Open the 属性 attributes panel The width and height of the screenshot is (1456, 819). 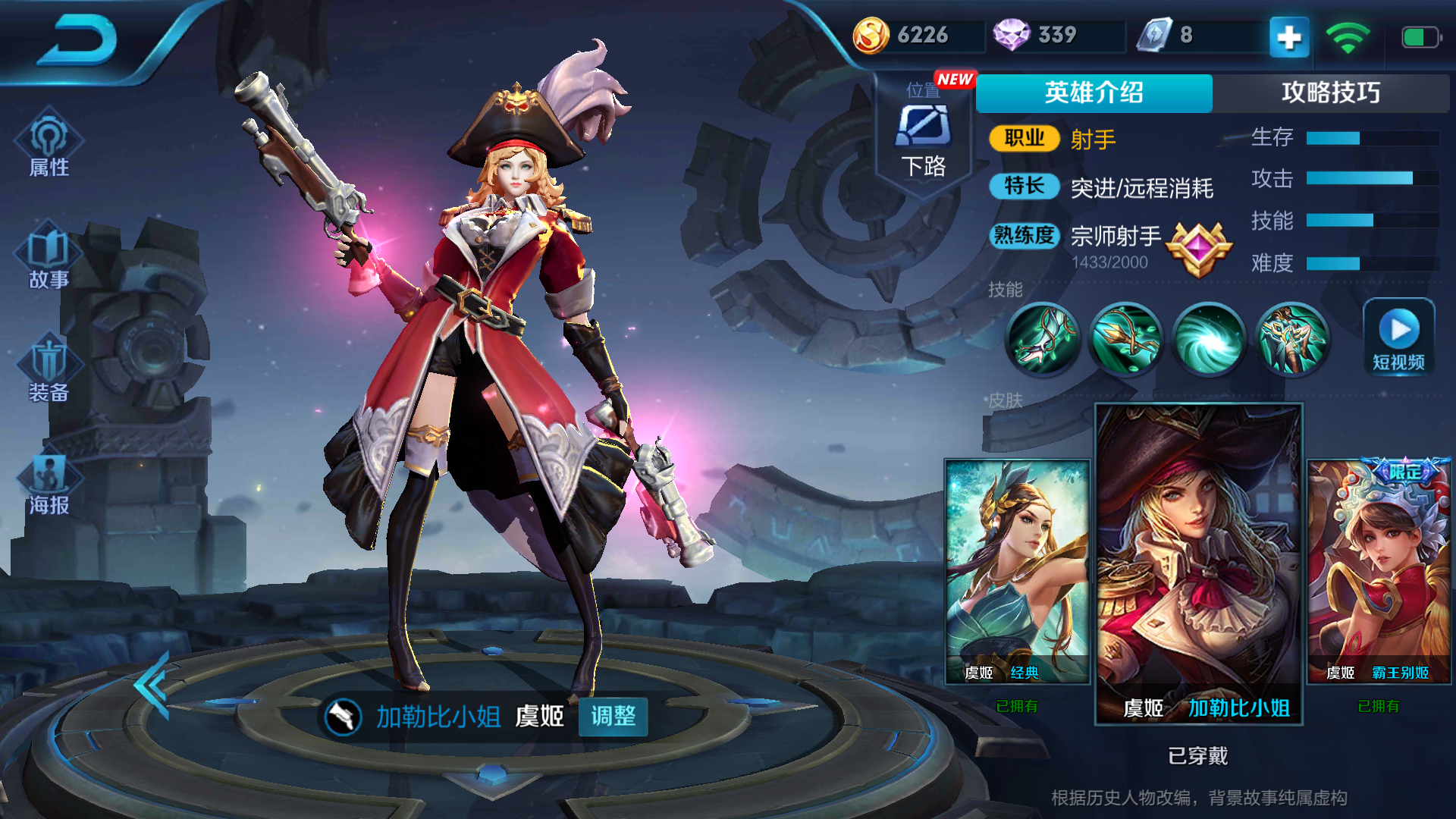pyautogui.click(x=49, y=146)
